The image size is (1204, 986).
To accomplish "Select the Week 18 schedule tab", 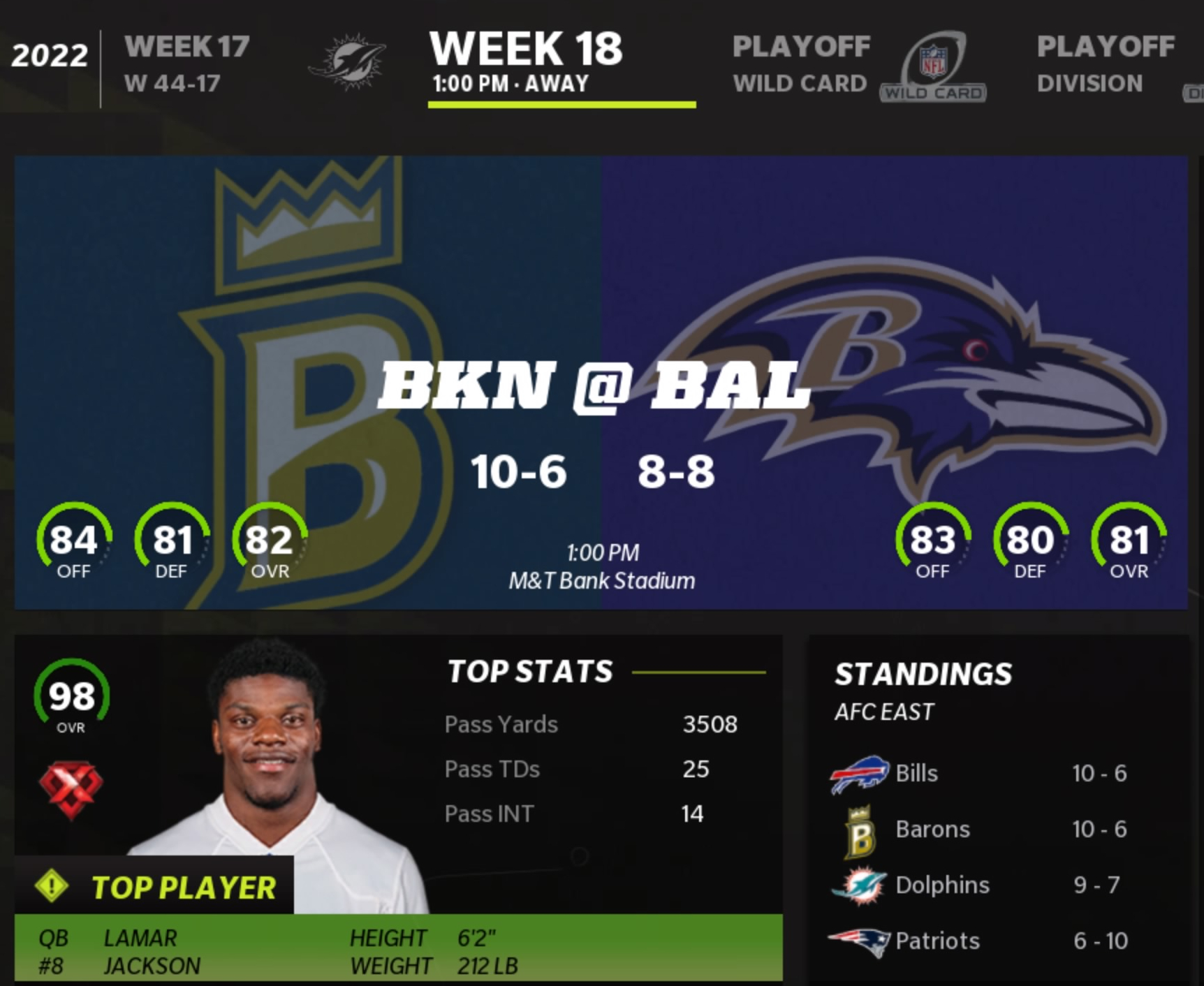I will [x=526, y=64].
